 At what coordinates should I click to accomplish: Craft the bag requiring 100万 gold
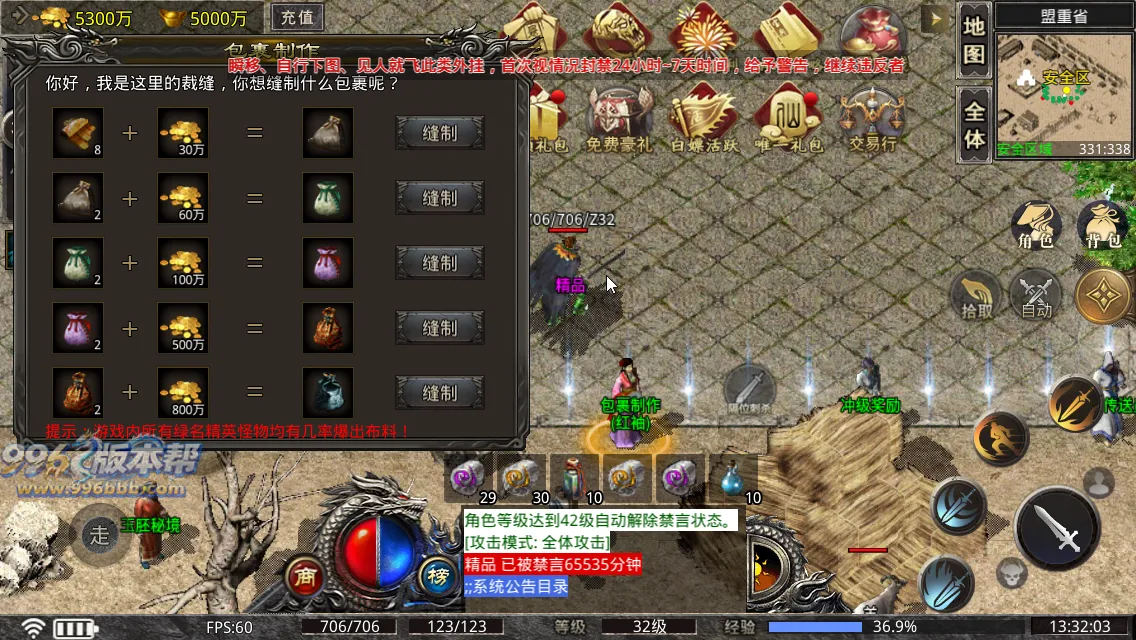pyautogui.click(x=440, y=263)
